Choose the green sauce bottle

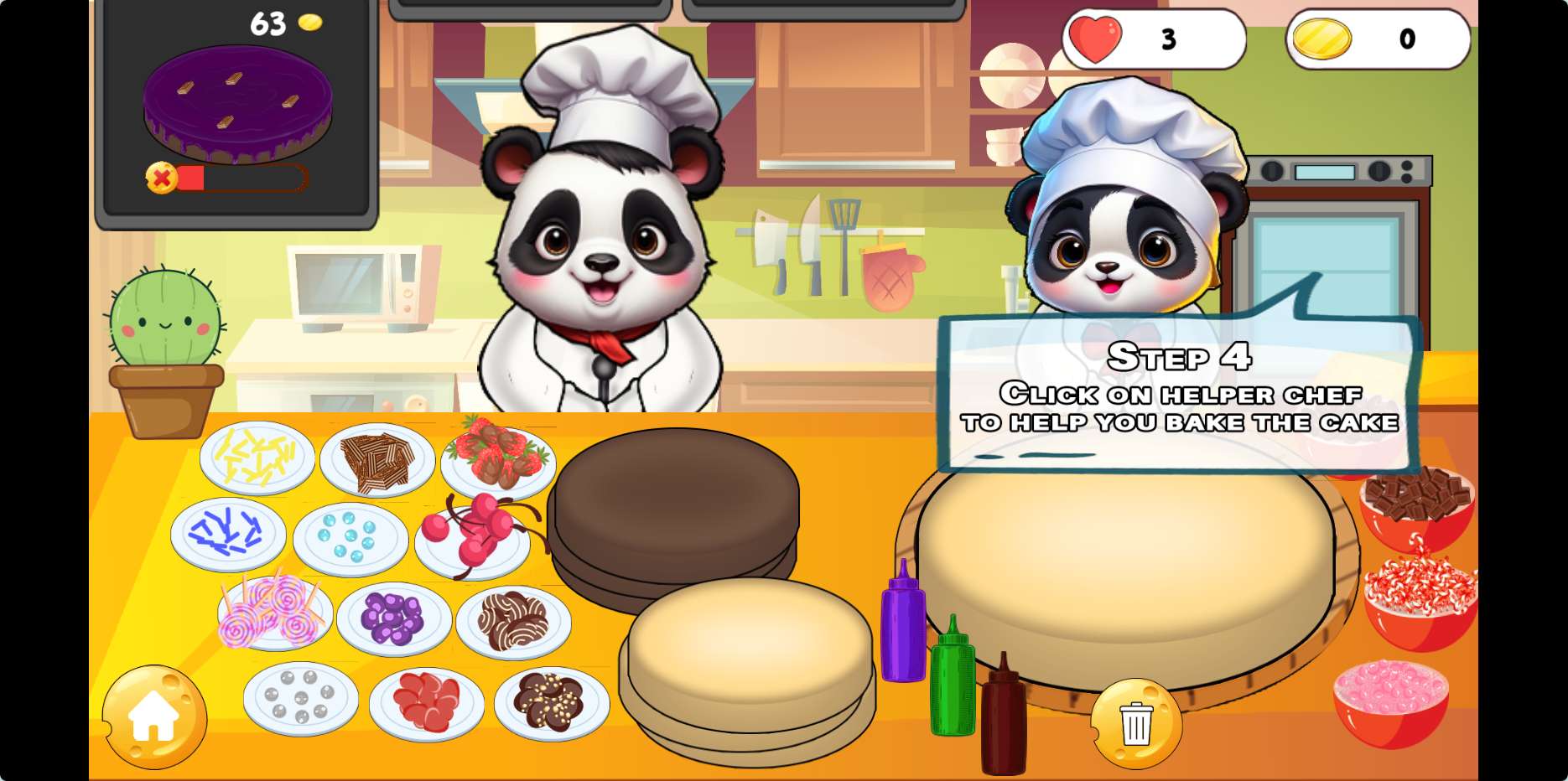[x=953, y=677]
